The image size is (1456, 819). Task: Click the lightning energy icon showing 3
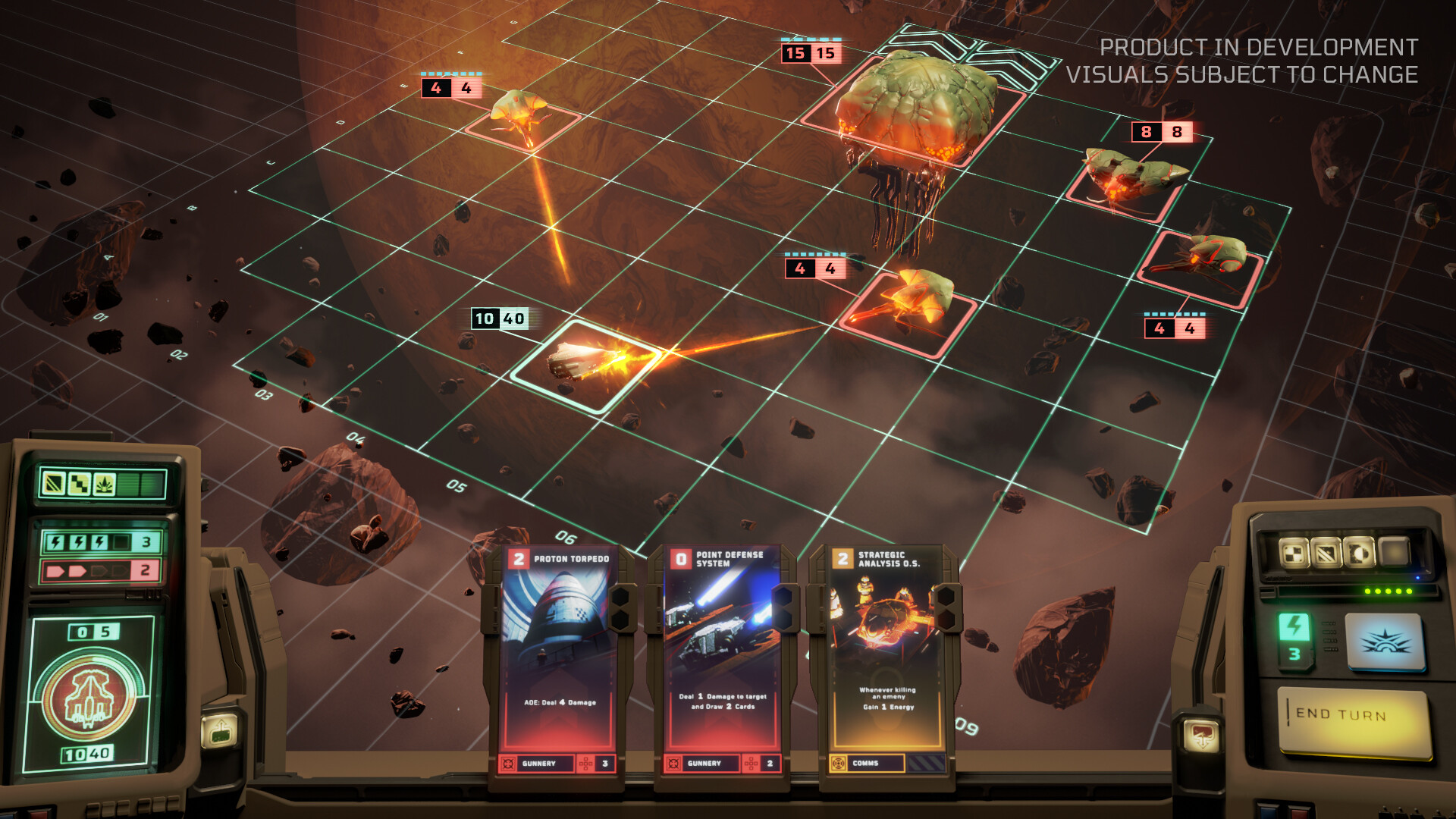pos(1295,637)
